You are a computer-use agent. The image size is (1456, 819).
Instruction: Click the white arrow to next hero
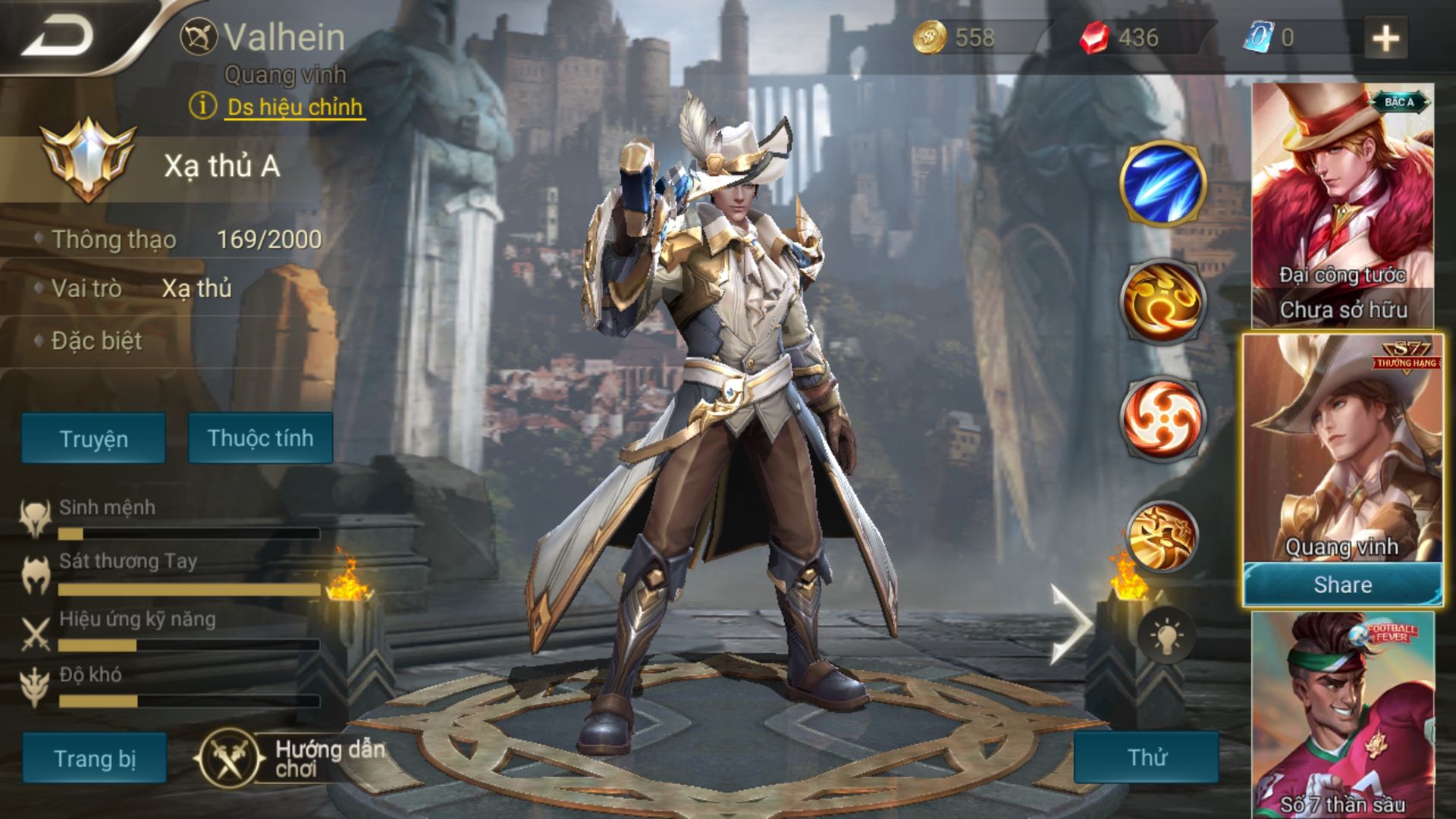pos(1069,623)
